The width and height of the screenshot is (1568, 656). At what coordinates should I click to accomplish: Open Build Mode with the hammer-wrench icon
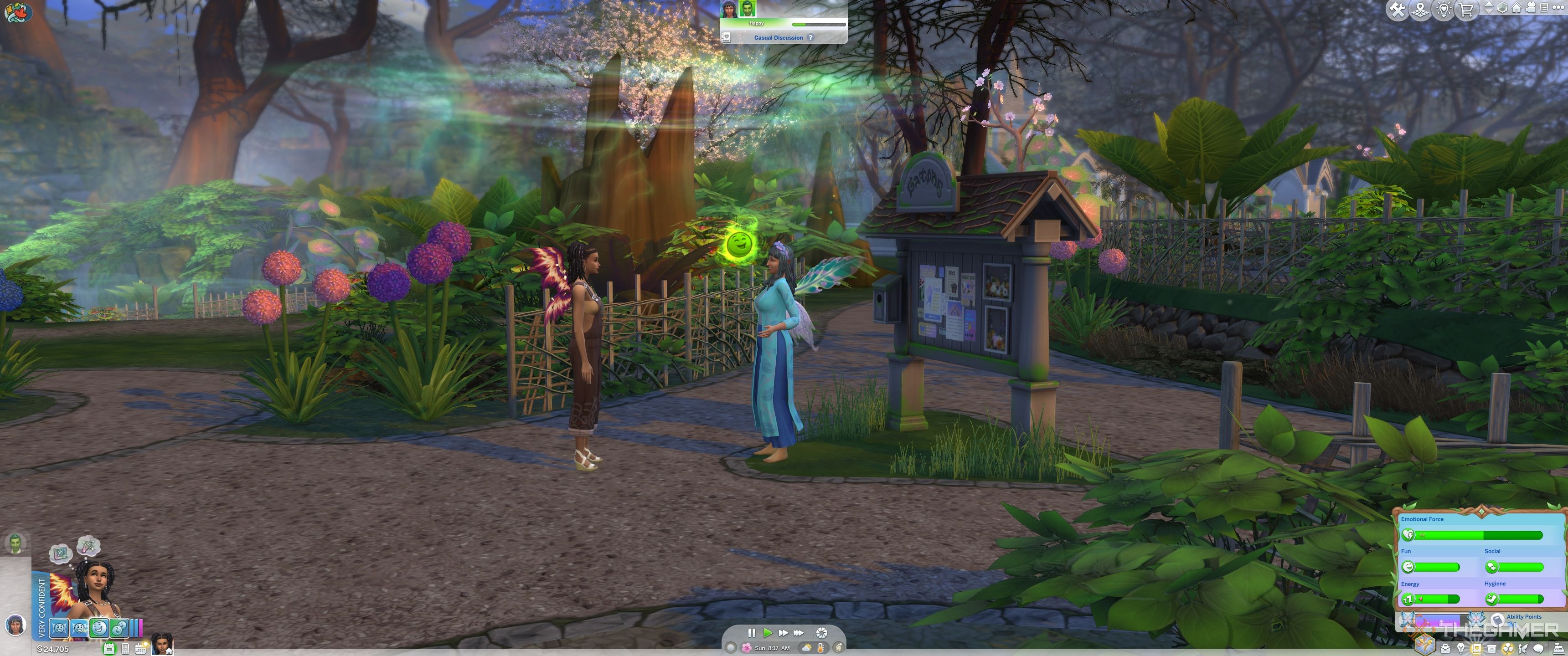[1397, 9]
